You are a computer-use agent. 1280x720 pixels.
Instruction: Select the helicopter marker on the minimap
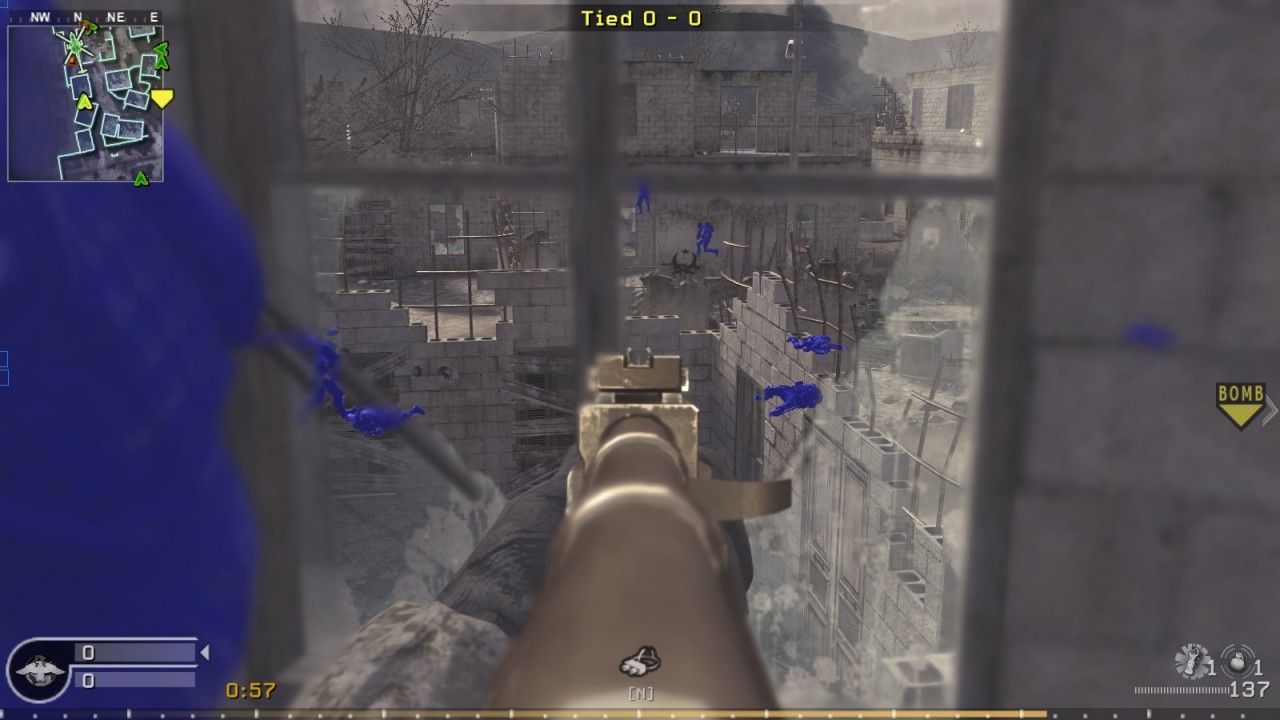(75, 44)
